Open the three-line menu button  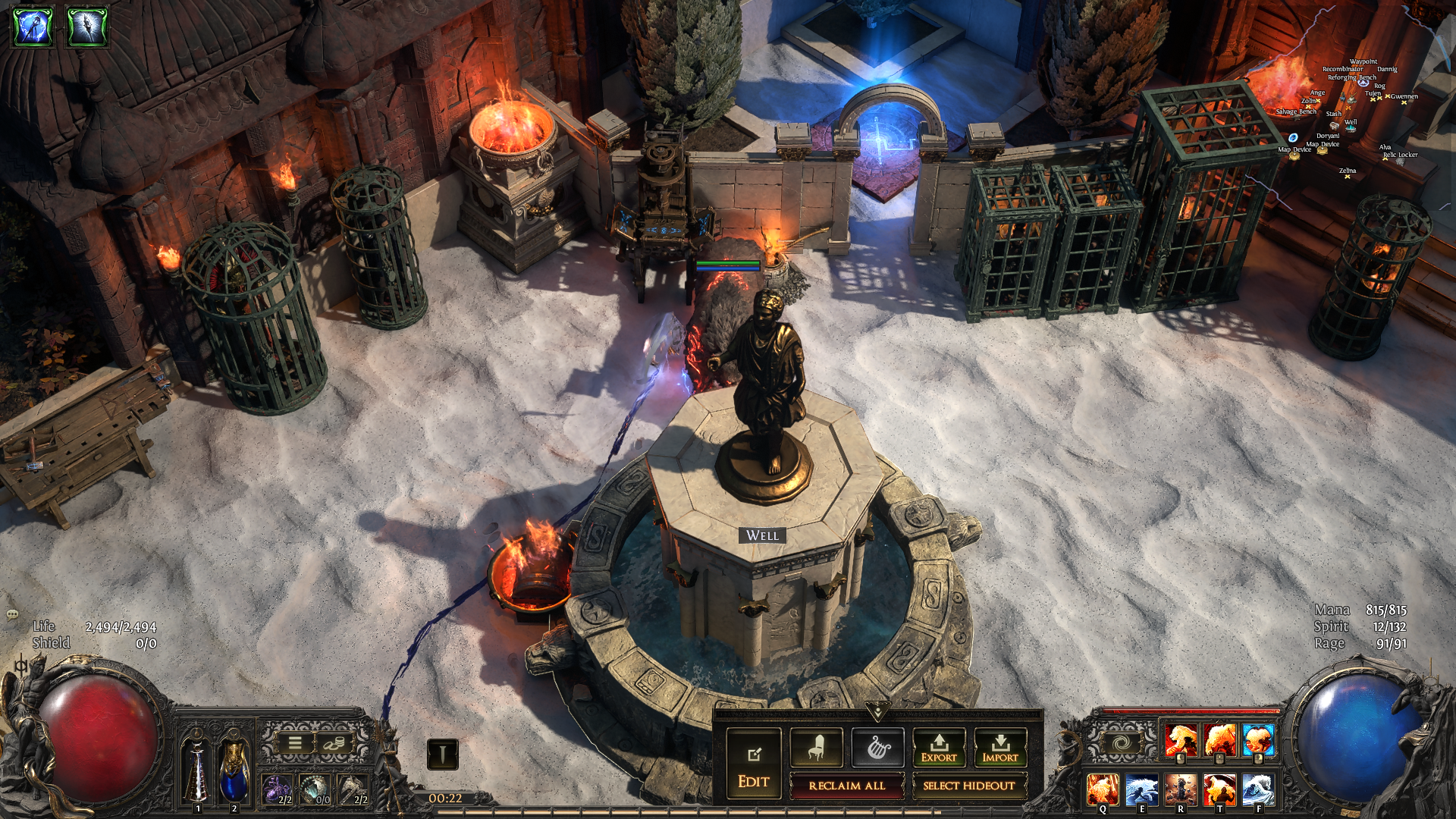pos(295,743)
